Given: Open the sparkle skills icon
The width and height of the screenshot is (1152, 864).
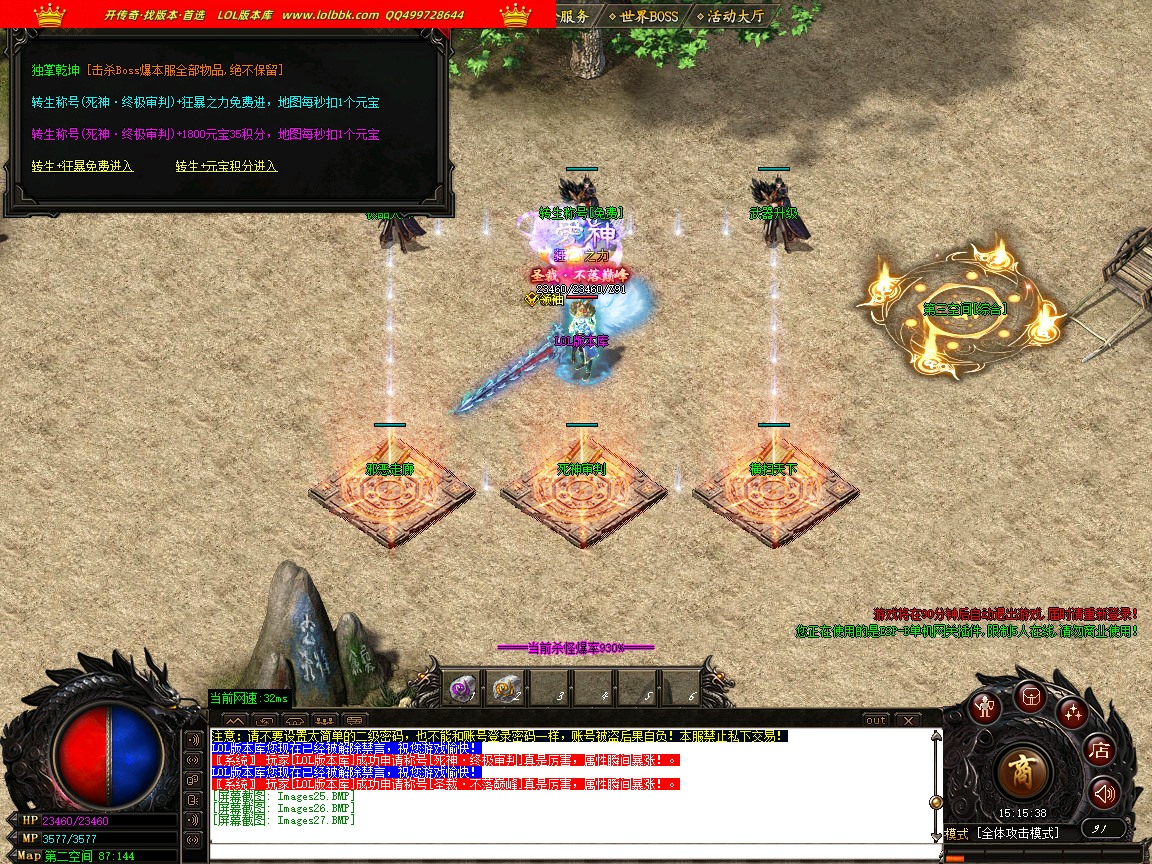Looking at the screenshot, I should tap(1073, 713).
